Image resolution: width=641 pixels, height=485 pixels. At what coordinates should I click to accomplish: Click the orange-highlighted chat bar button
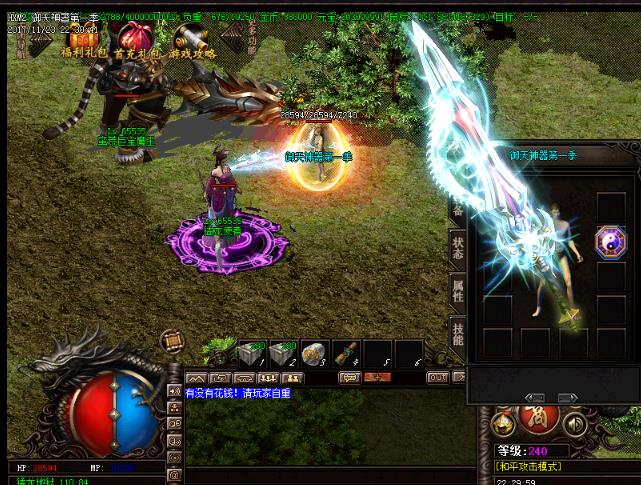(377, 377)
